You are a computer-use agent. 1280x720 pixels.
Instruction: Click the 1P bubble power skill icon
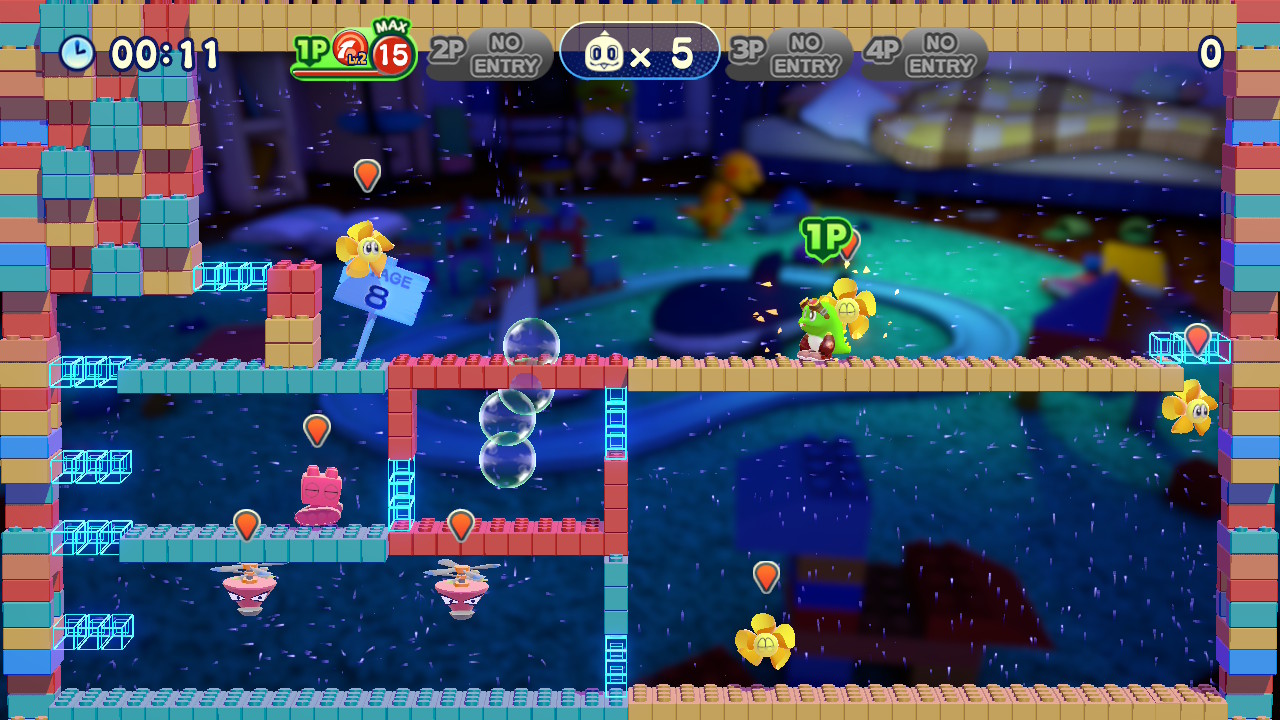pyautogui.click(x=350, y=48)
